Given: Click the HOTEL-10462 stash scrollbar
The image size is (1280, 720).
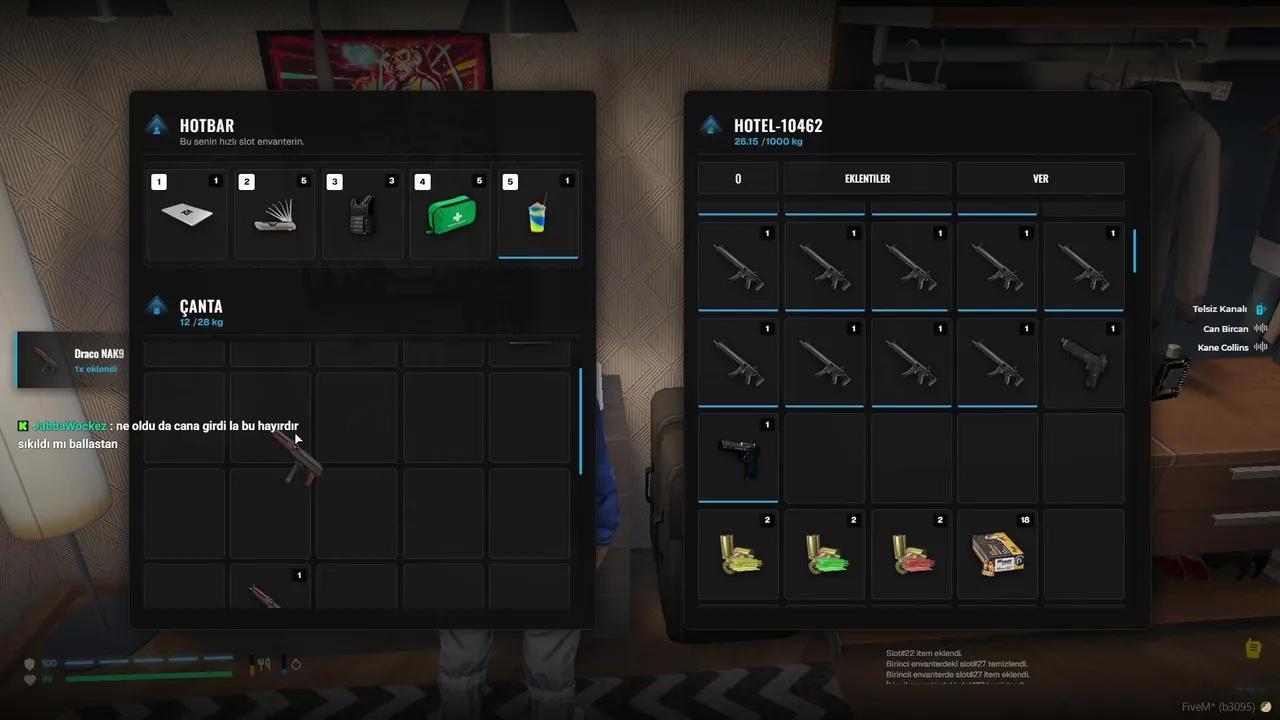Looking at the screenshot, I should point(1135,251).
